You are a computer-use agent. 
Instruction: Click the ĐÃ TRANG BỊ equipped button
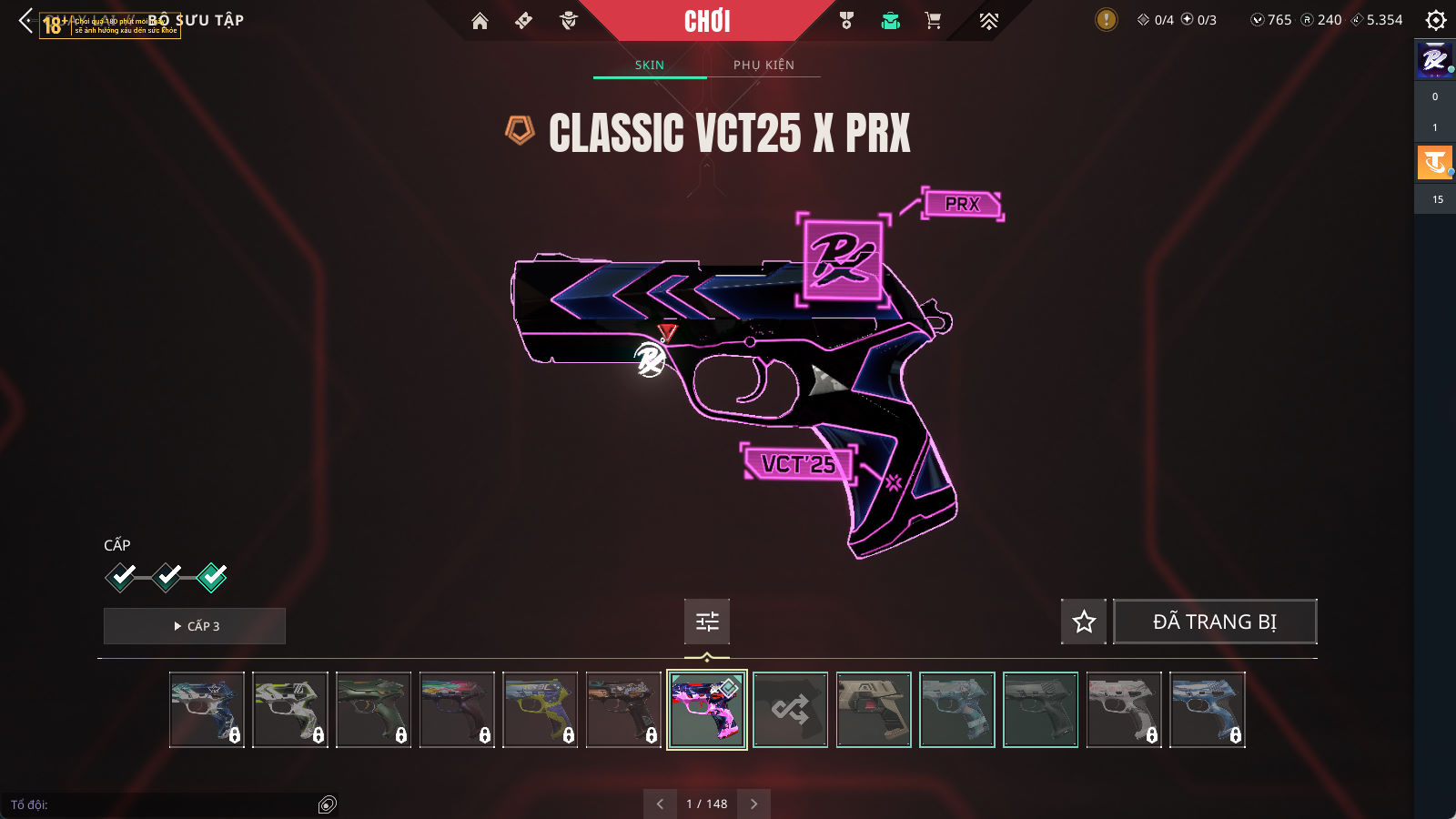1215,622
